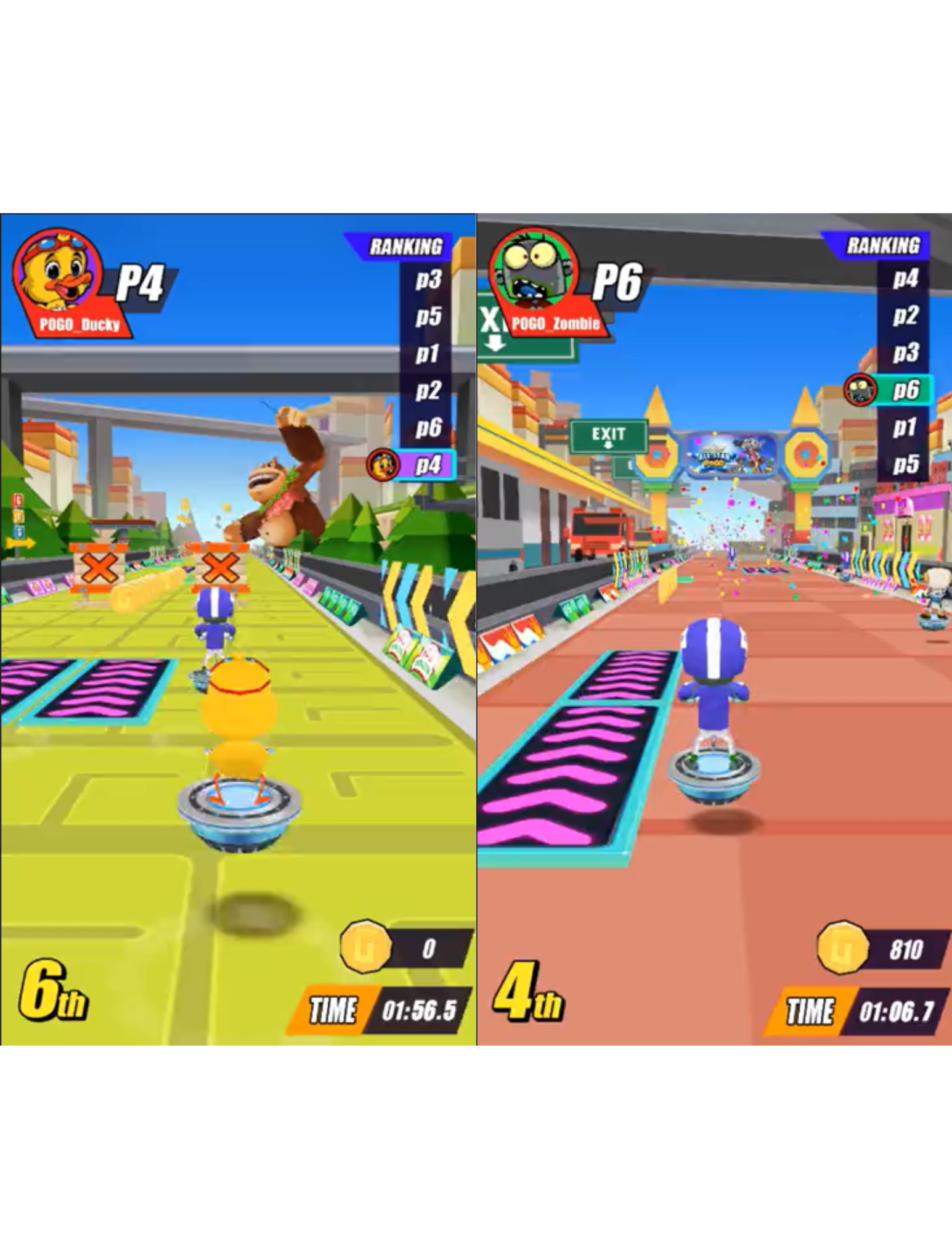Select the highlighted p6 ranking row with zombie icon
Screen dimensions: 952x1233
point(890,390)
